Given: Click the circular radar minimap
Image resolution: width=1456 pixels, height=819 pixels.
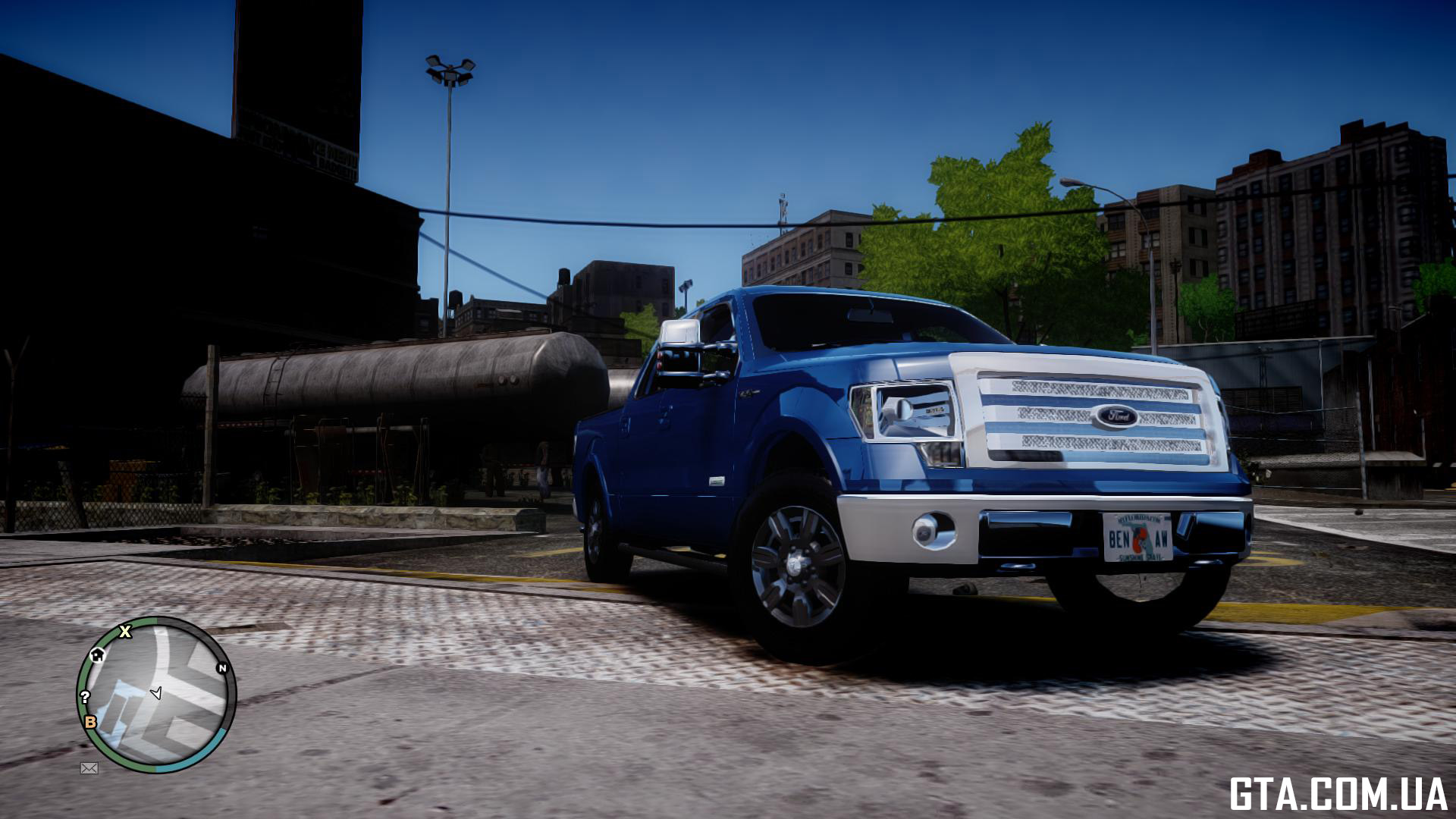Looking at the screenshot, I should point(157,695).
